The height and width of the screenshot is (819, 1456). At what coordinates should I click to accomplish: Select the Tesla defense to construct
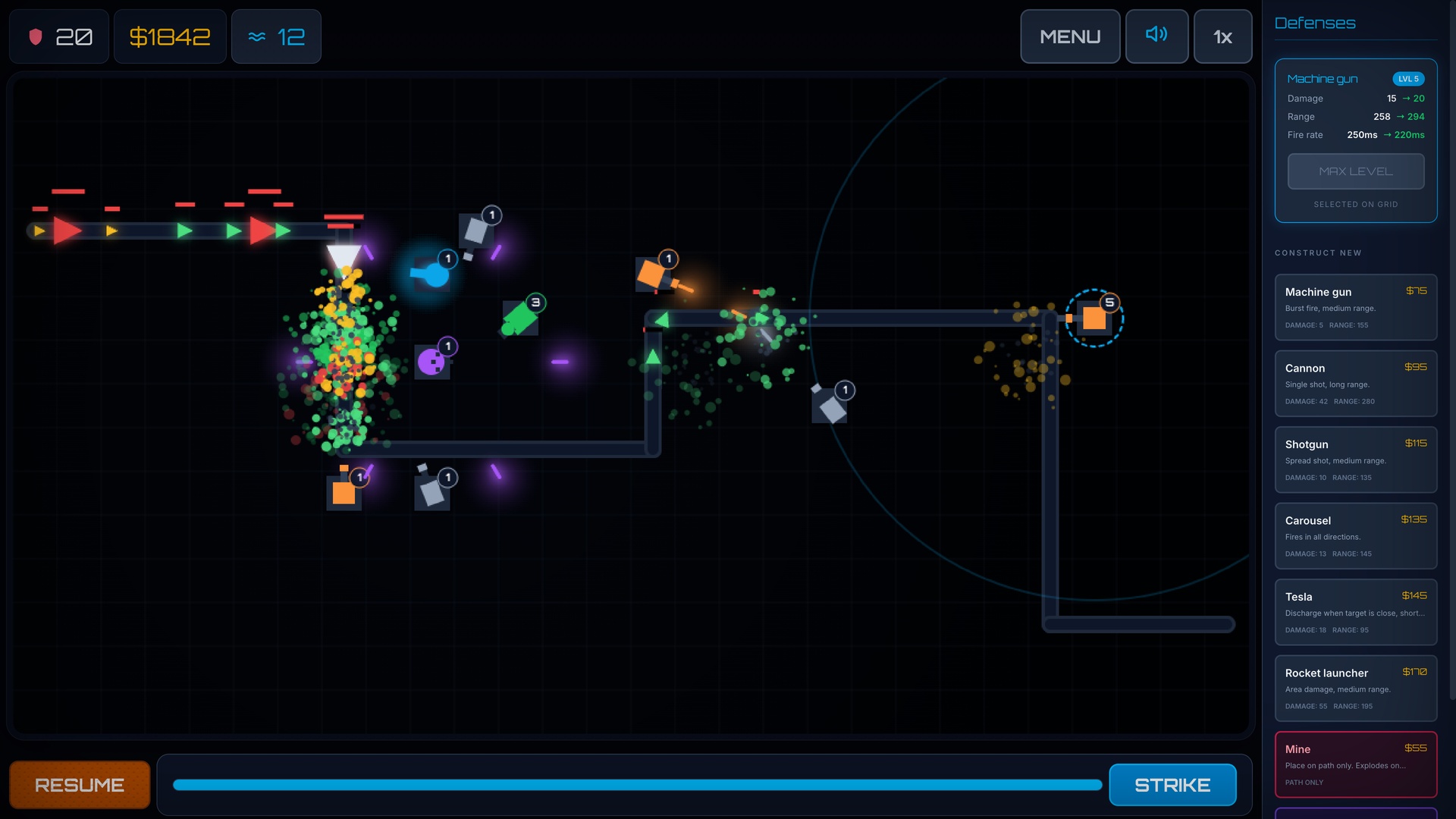(x=1356, y=612)
